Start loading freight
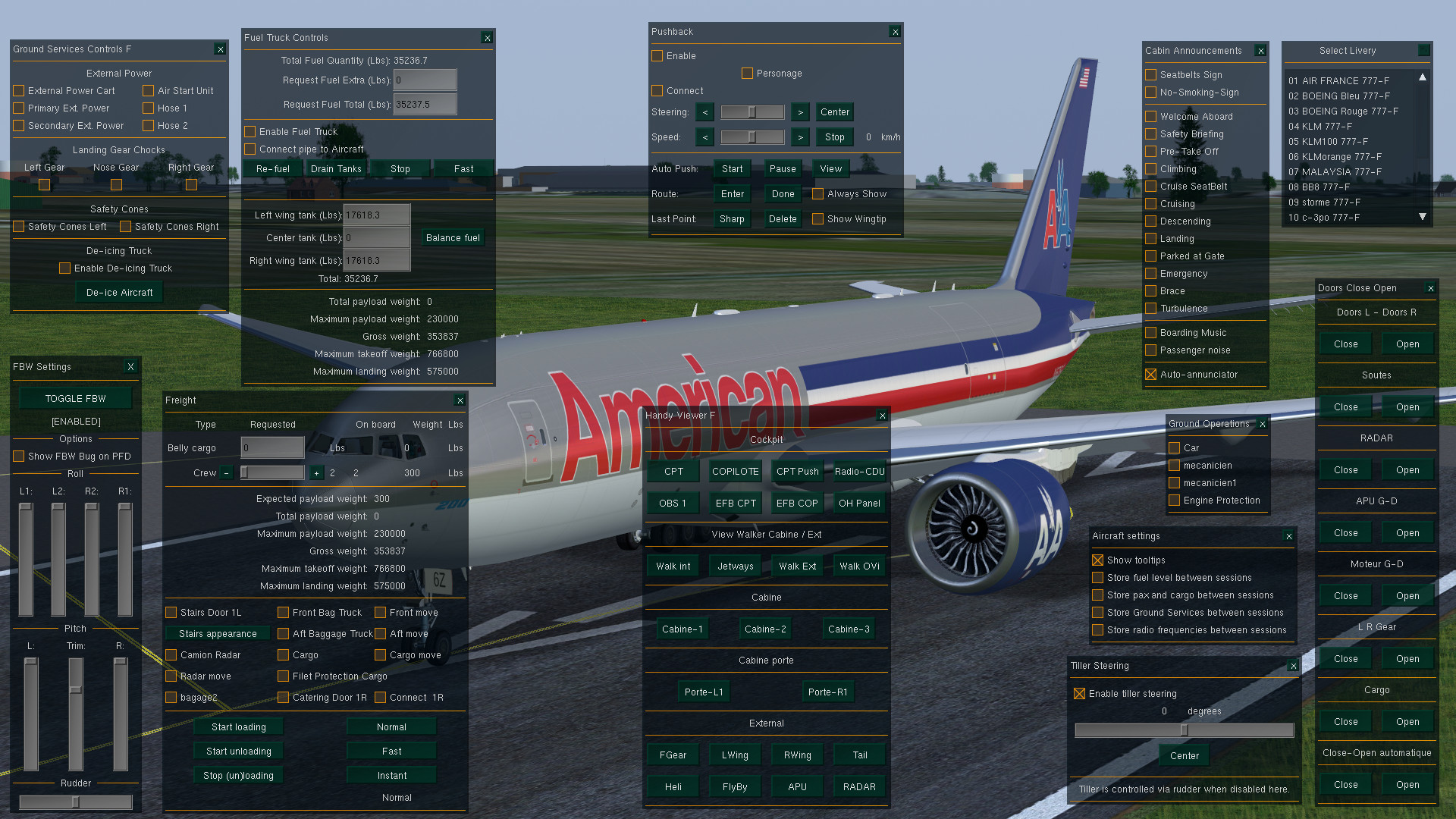Screen dimensions: 1456x819 click(x=238, y=727)
